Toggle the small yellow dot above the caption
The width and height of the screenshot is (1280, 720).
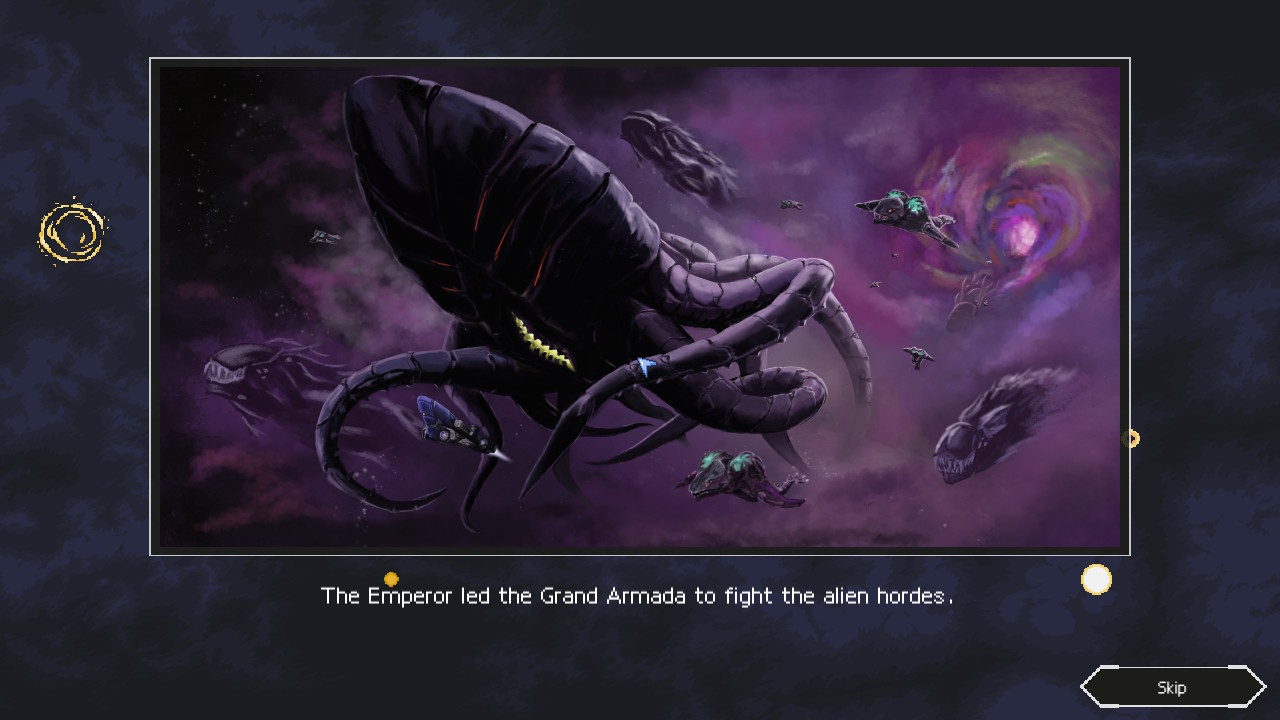click(x=391, y=578)
